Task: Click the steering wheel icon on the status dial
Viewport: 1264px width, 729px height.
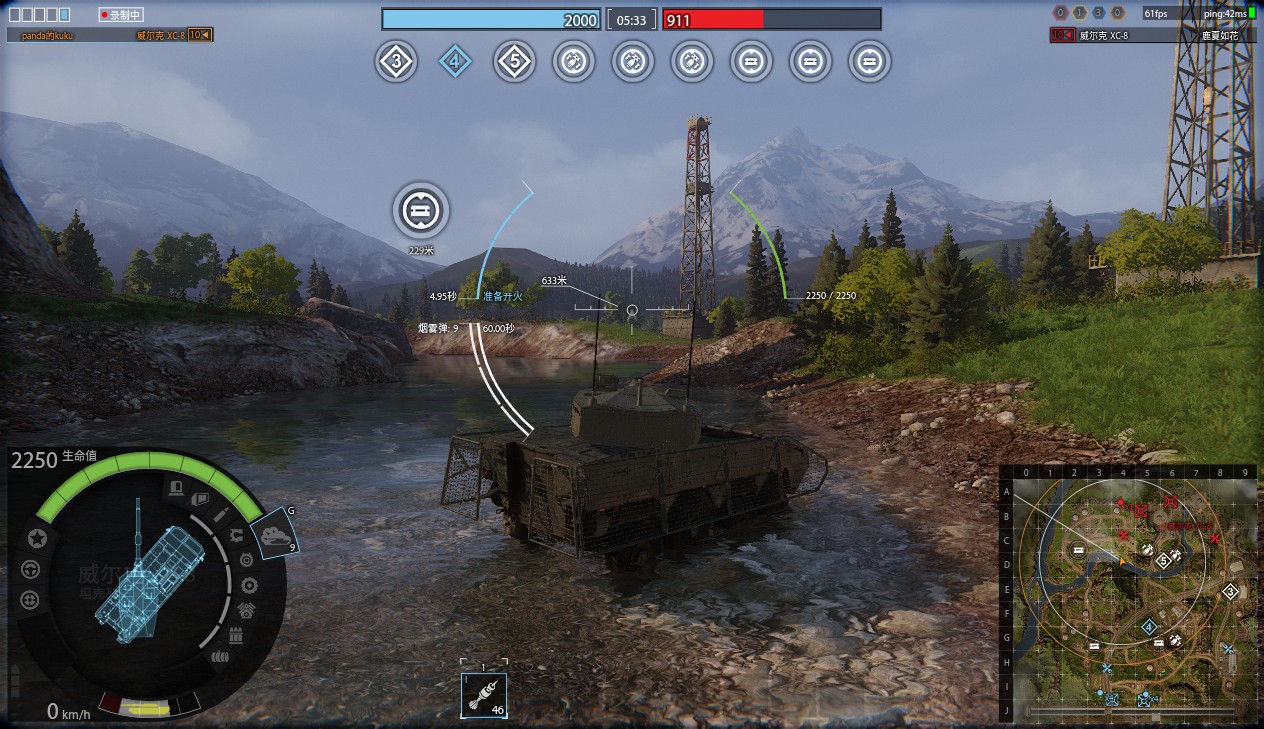Action: click(30, 569)
